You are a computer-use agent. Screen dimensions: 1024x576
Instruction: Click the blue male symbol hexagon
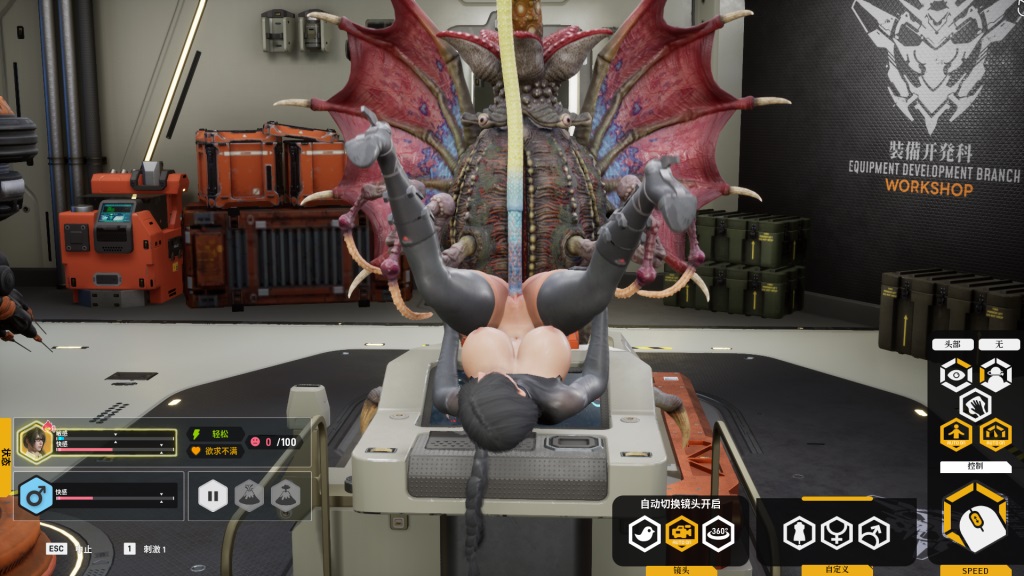[x=36, y=495]
